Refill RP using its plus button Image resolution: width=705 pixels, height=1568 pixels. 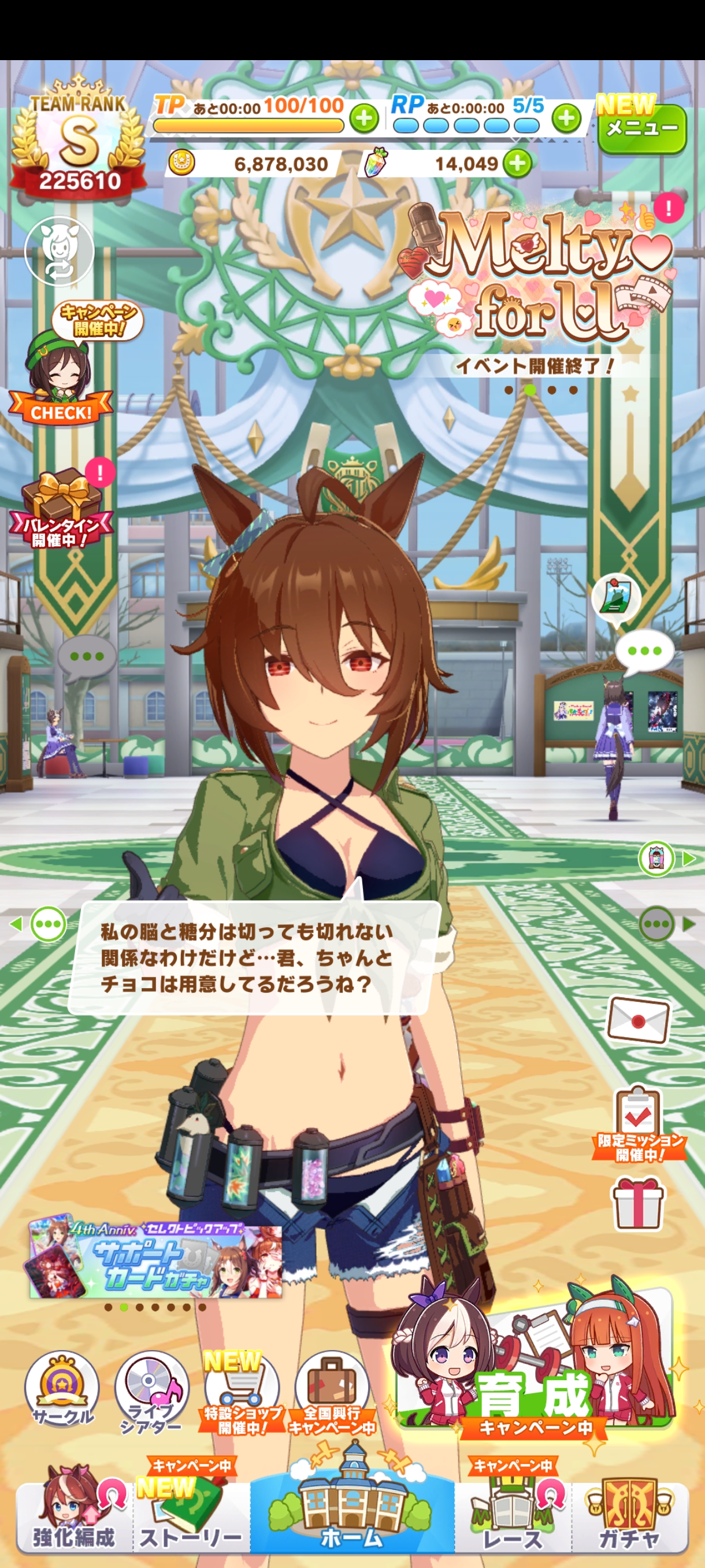tap(566, 118)
